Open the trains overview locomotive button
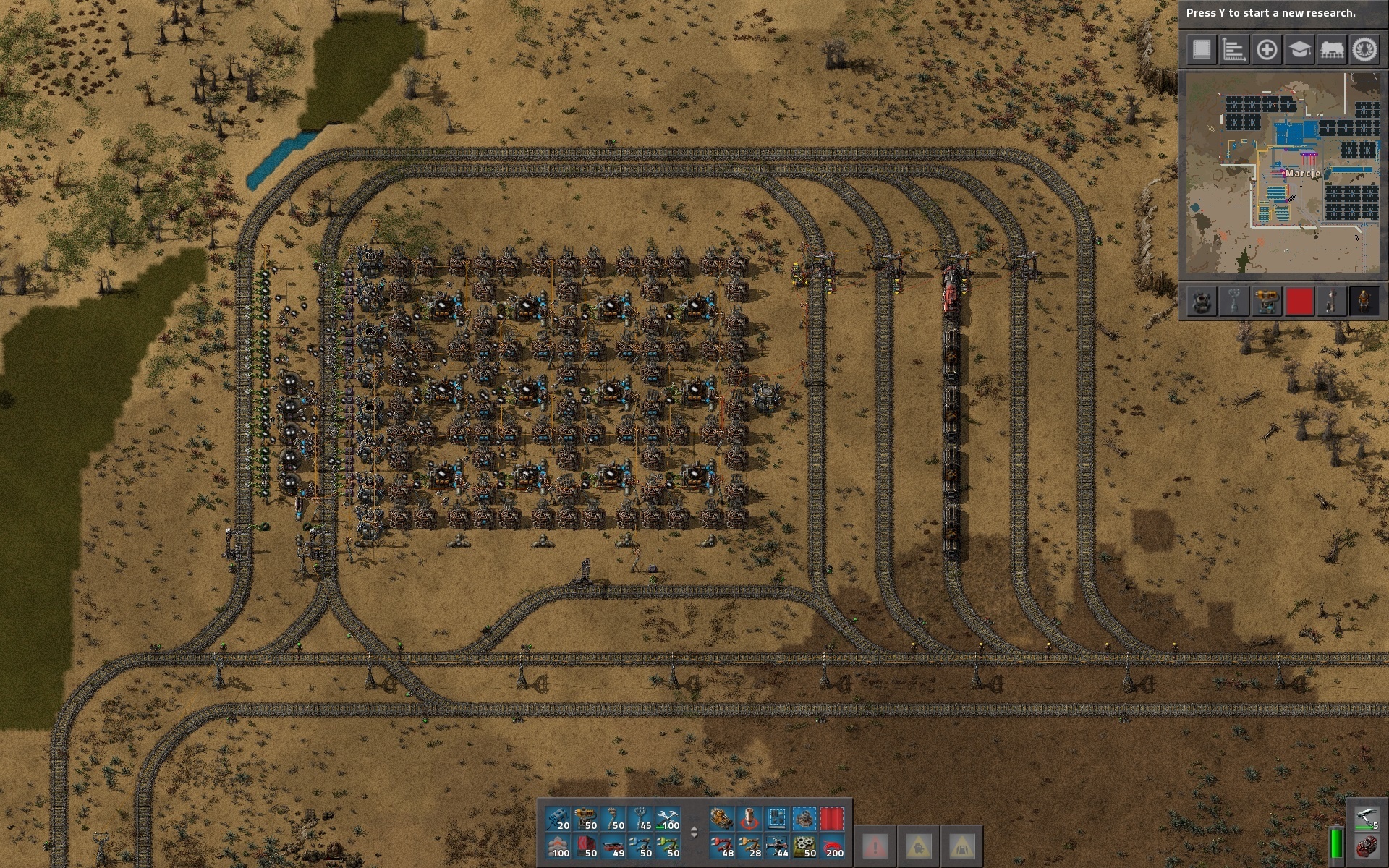 [1332, 50]
